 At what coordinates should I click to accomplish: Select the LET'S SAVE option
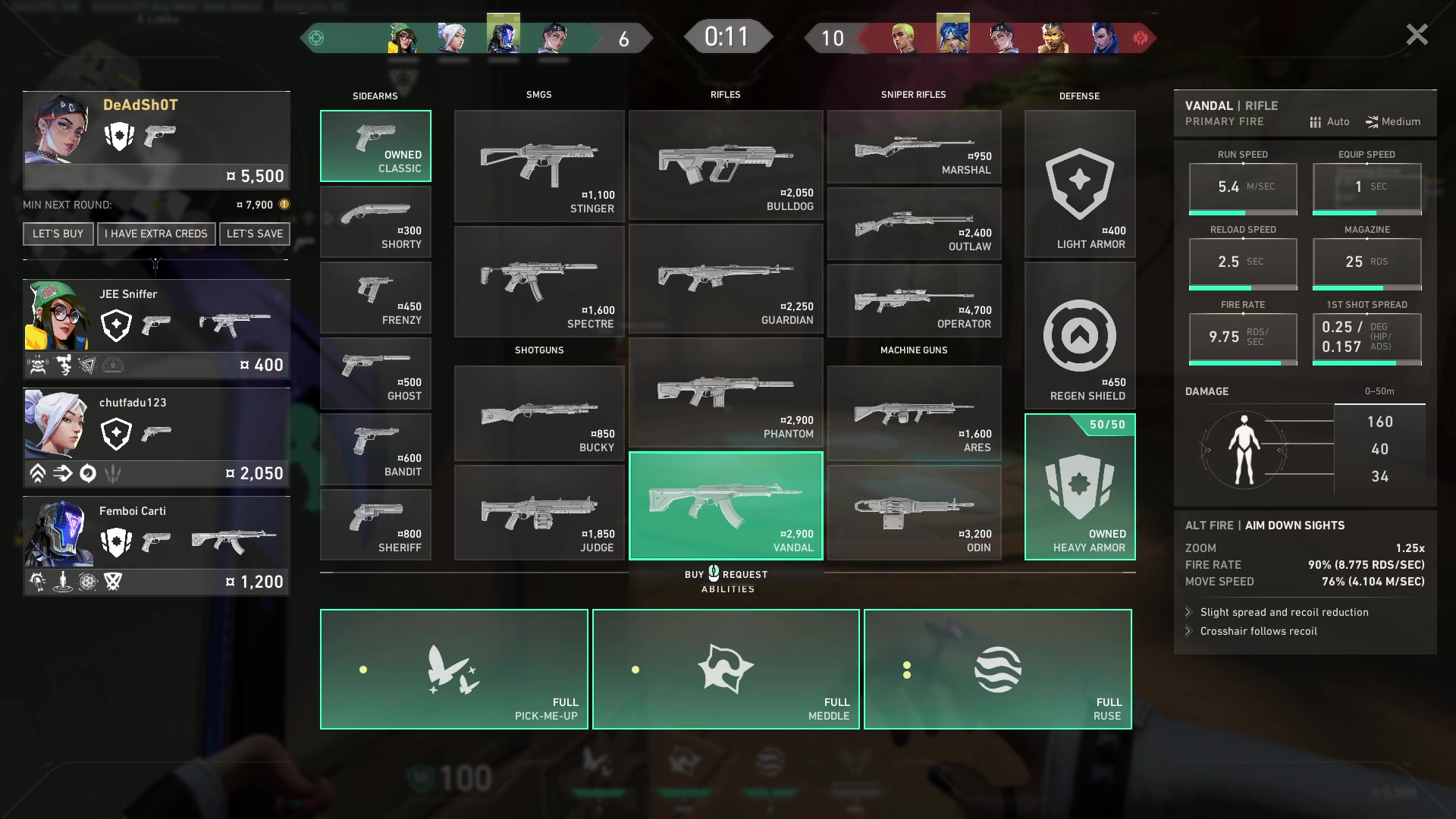pyautogui.click(x=255, y=234)
